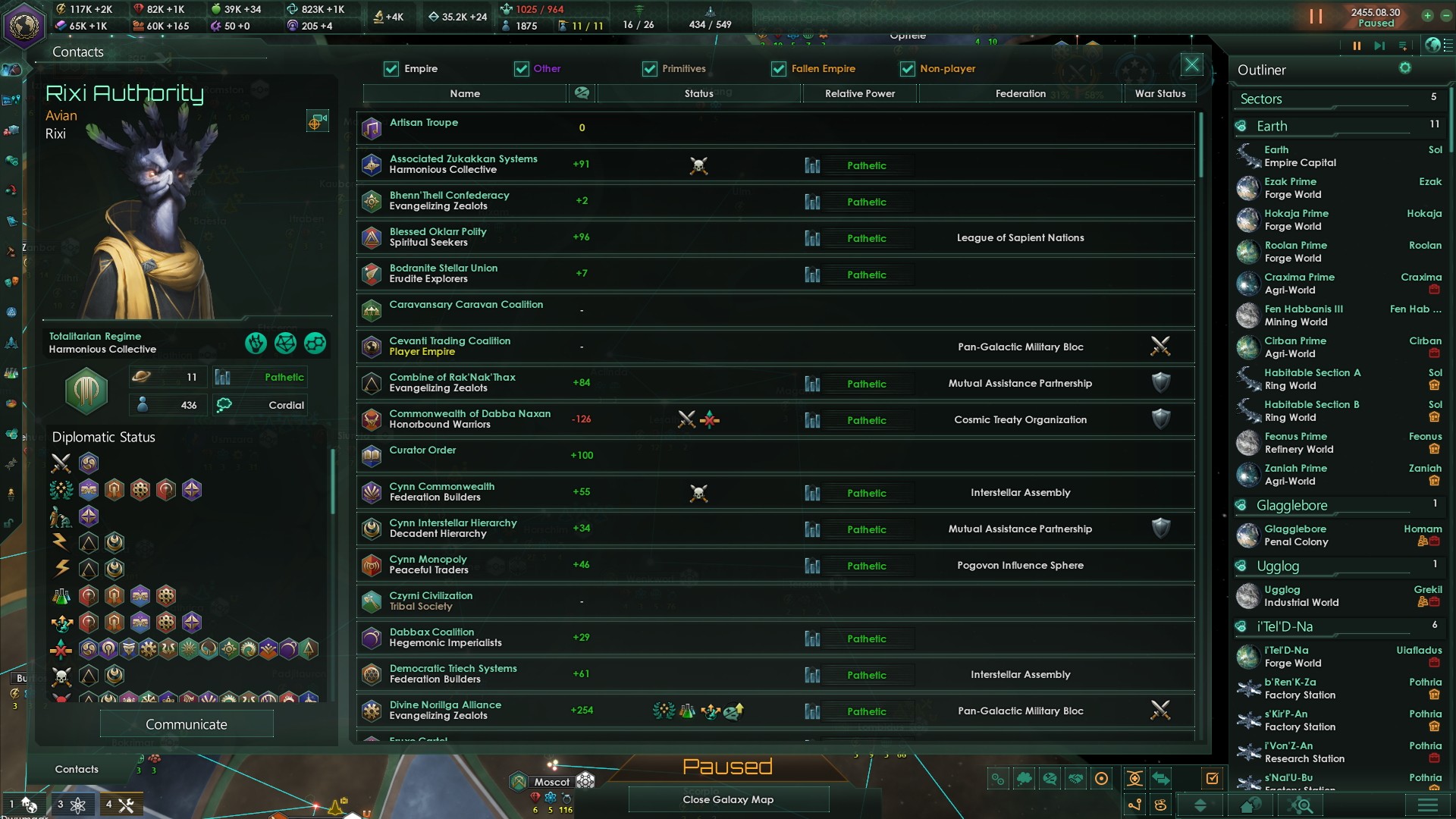
Task: Click Close Galaxy Map button
Action: point(728,799)
